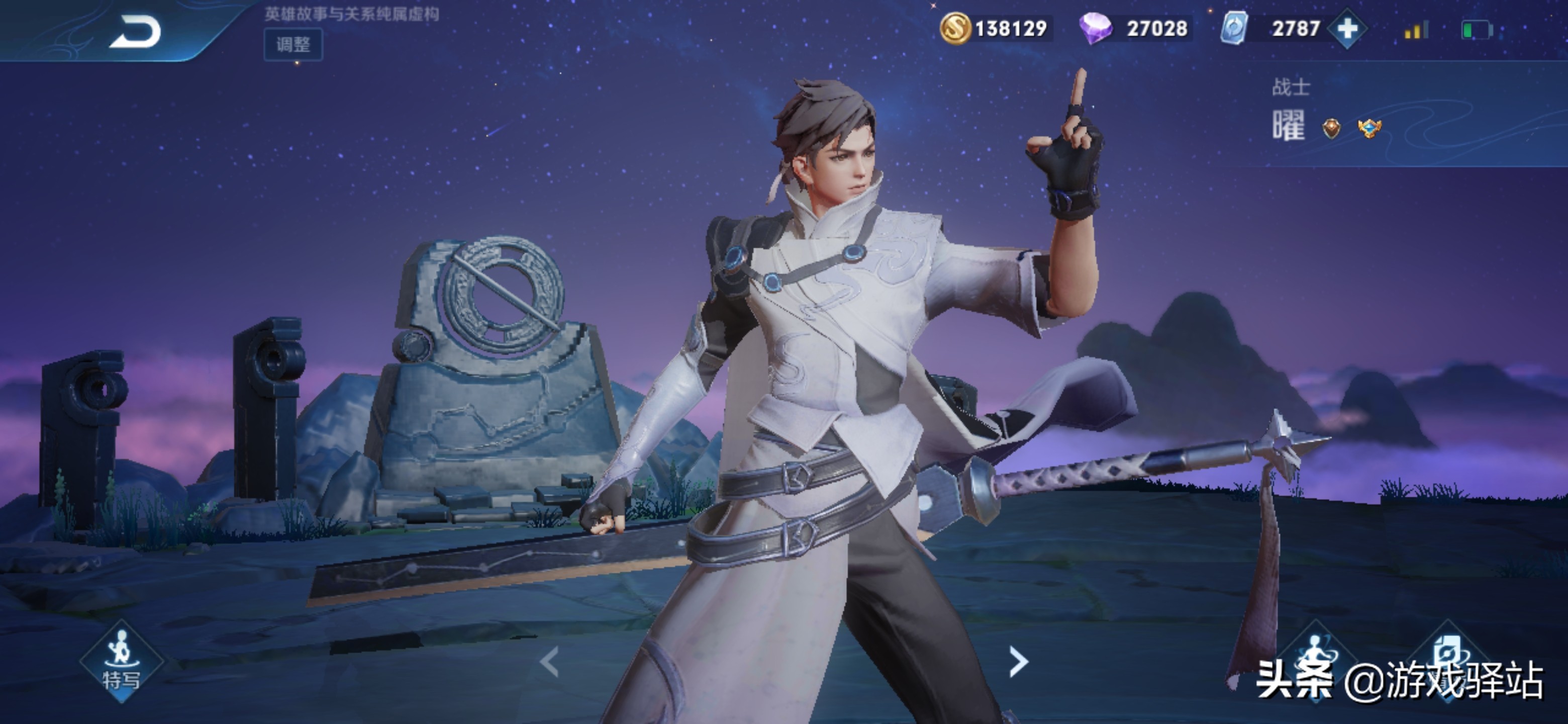The image size is (1568, 724).
Task: Tap the gold coin currency icon
Action: 954,29
